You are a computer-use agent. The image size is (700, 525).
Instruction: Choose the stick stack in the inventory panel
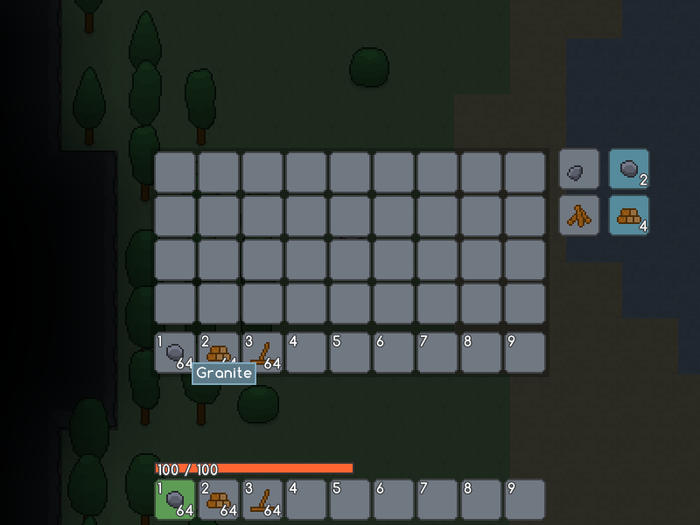263,352
